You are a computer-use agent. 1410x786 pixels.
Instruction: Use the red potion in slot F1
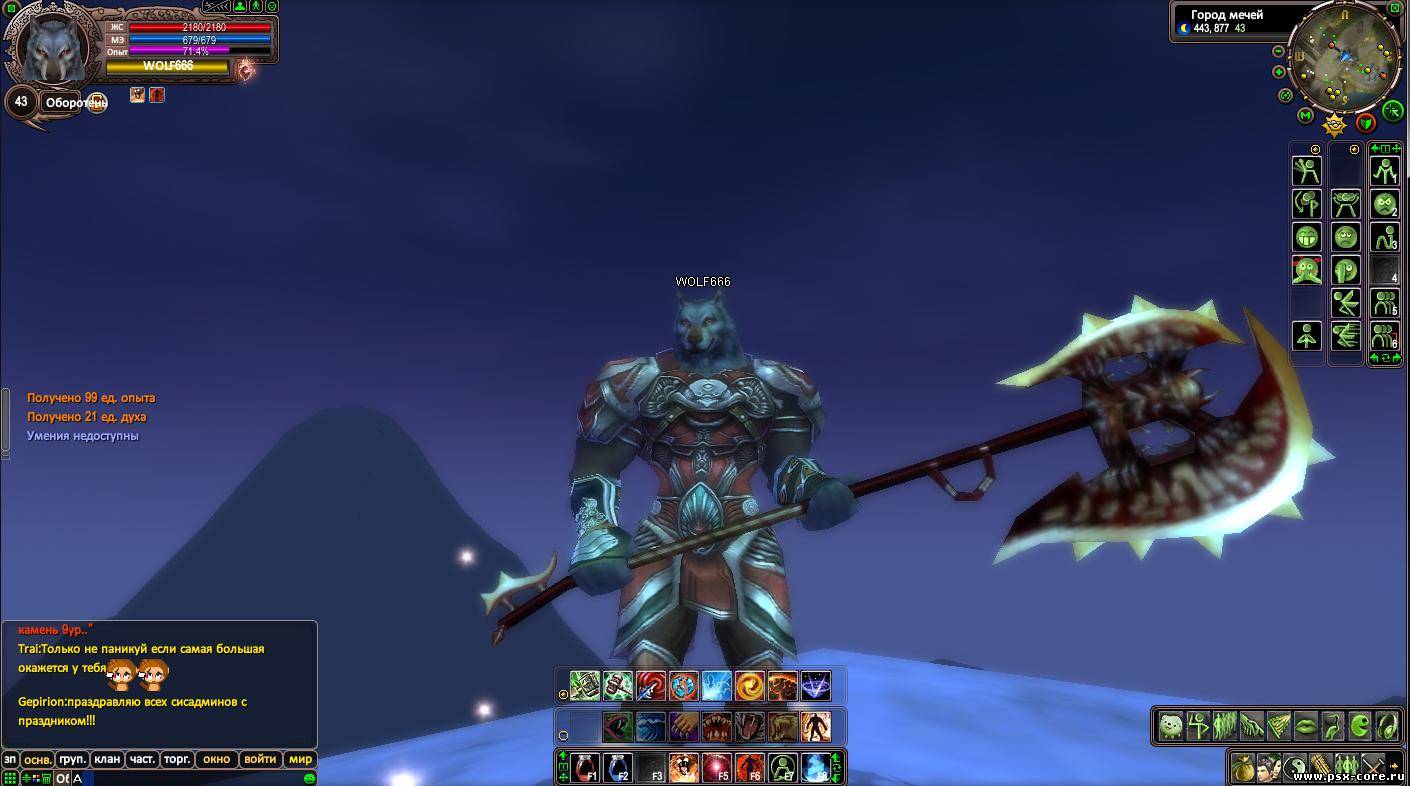(x=585, y=768)
